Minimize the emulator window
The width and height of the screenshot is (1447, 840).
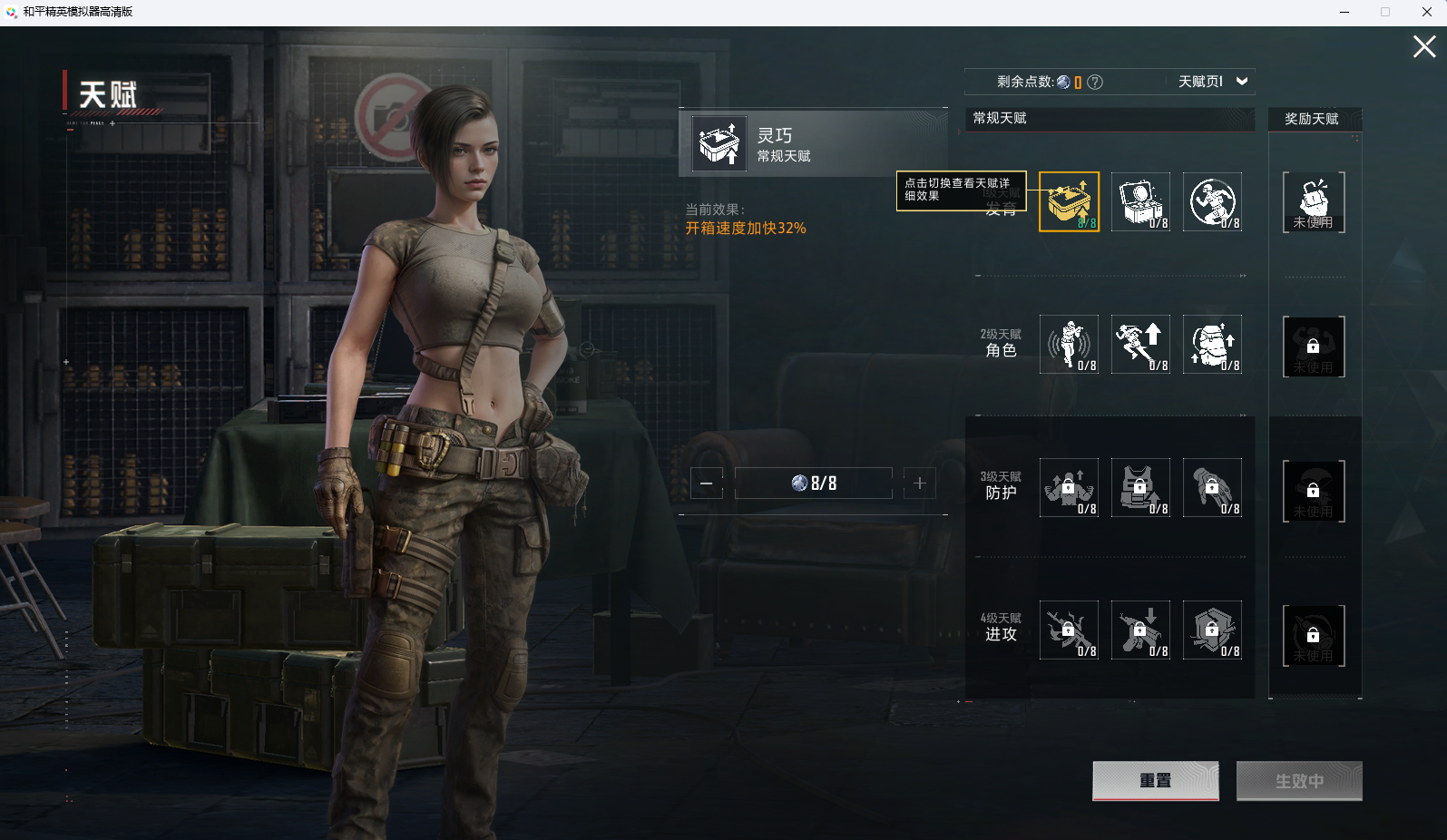[x=1344, y=12]
